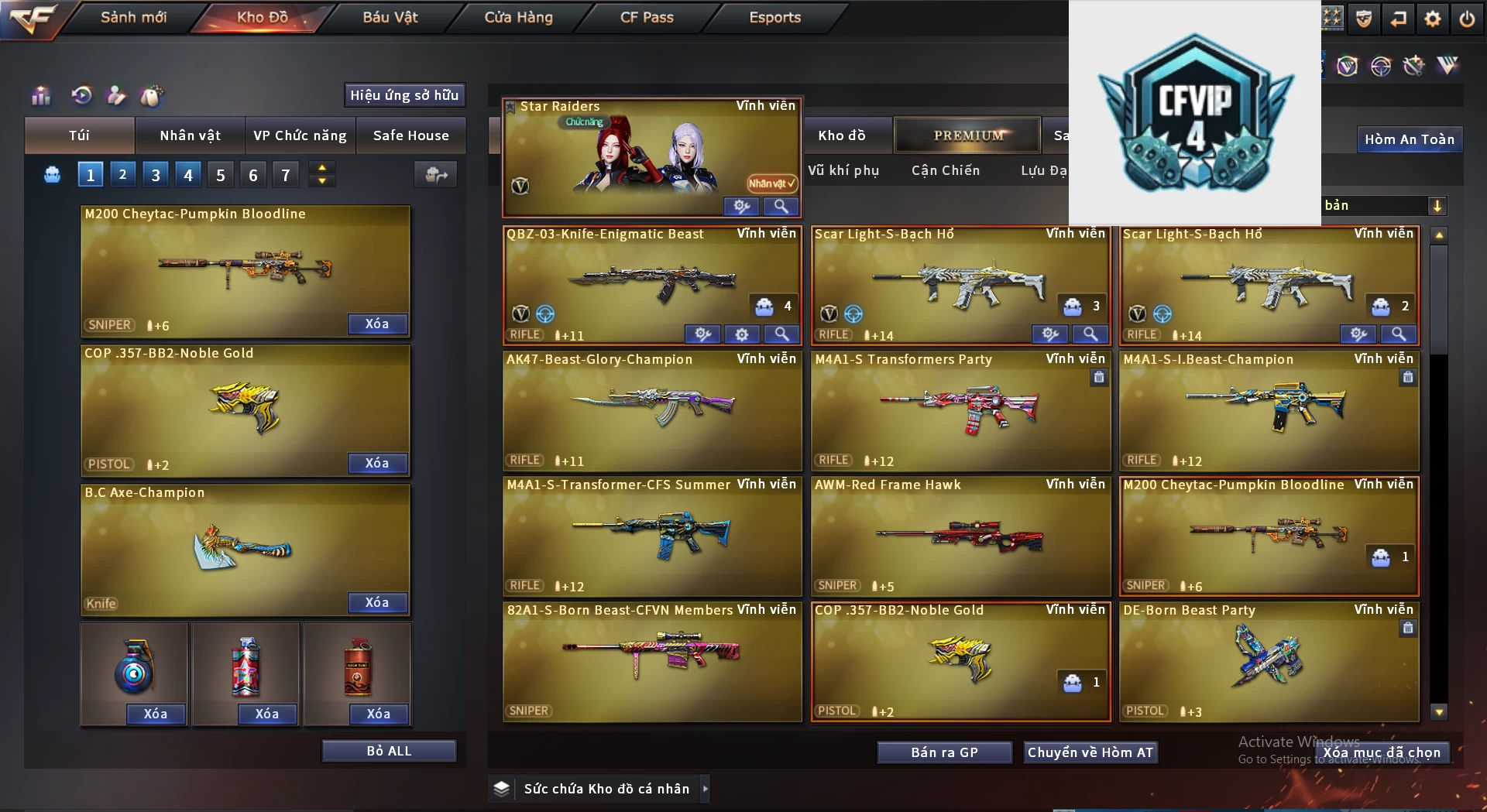
Task: Switch to the Báu Vật tab
Action: click(x=390, y=17)
